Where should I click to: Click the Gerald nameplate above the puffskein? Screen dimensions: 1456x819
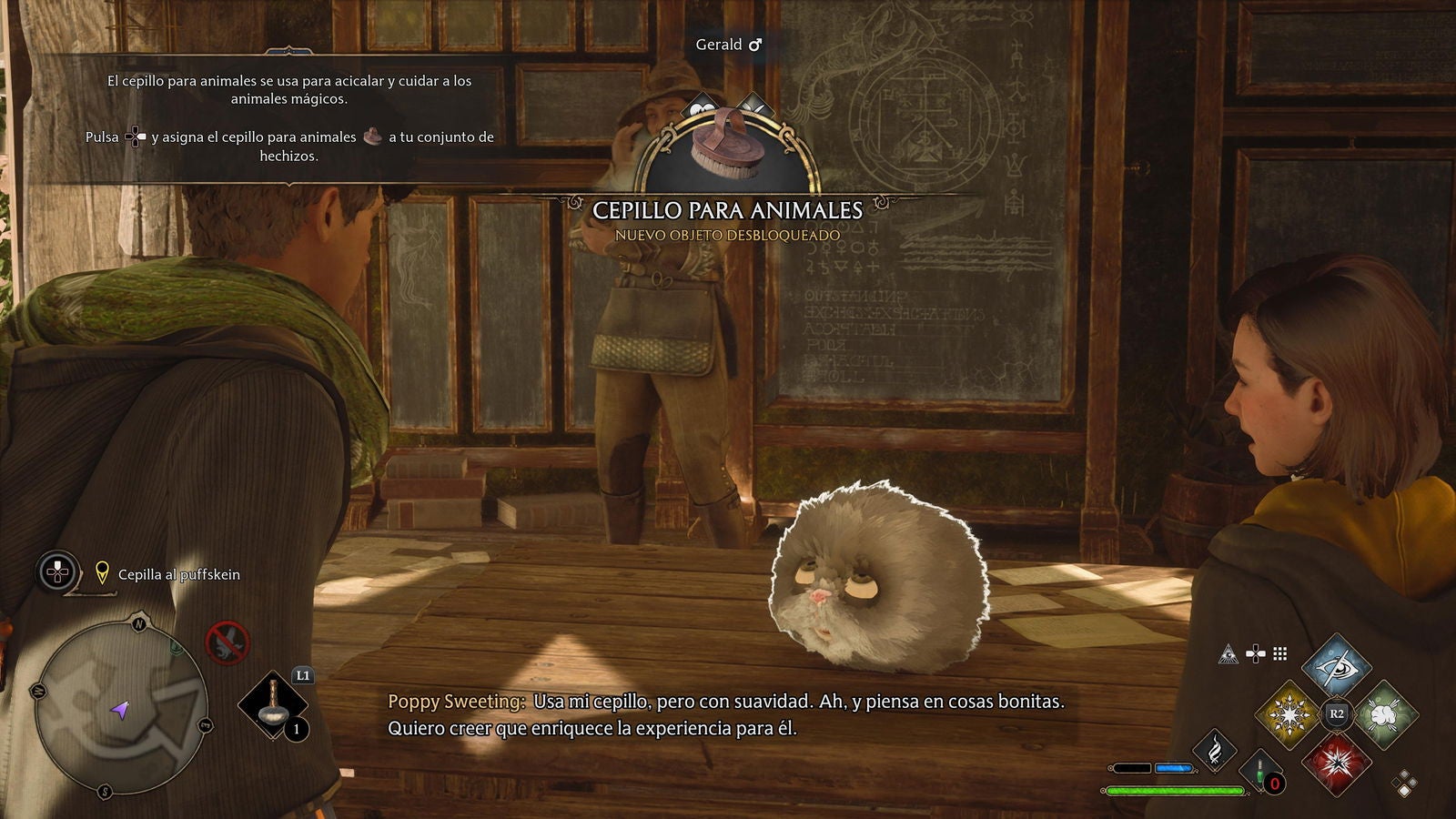(x=728, y=44)
